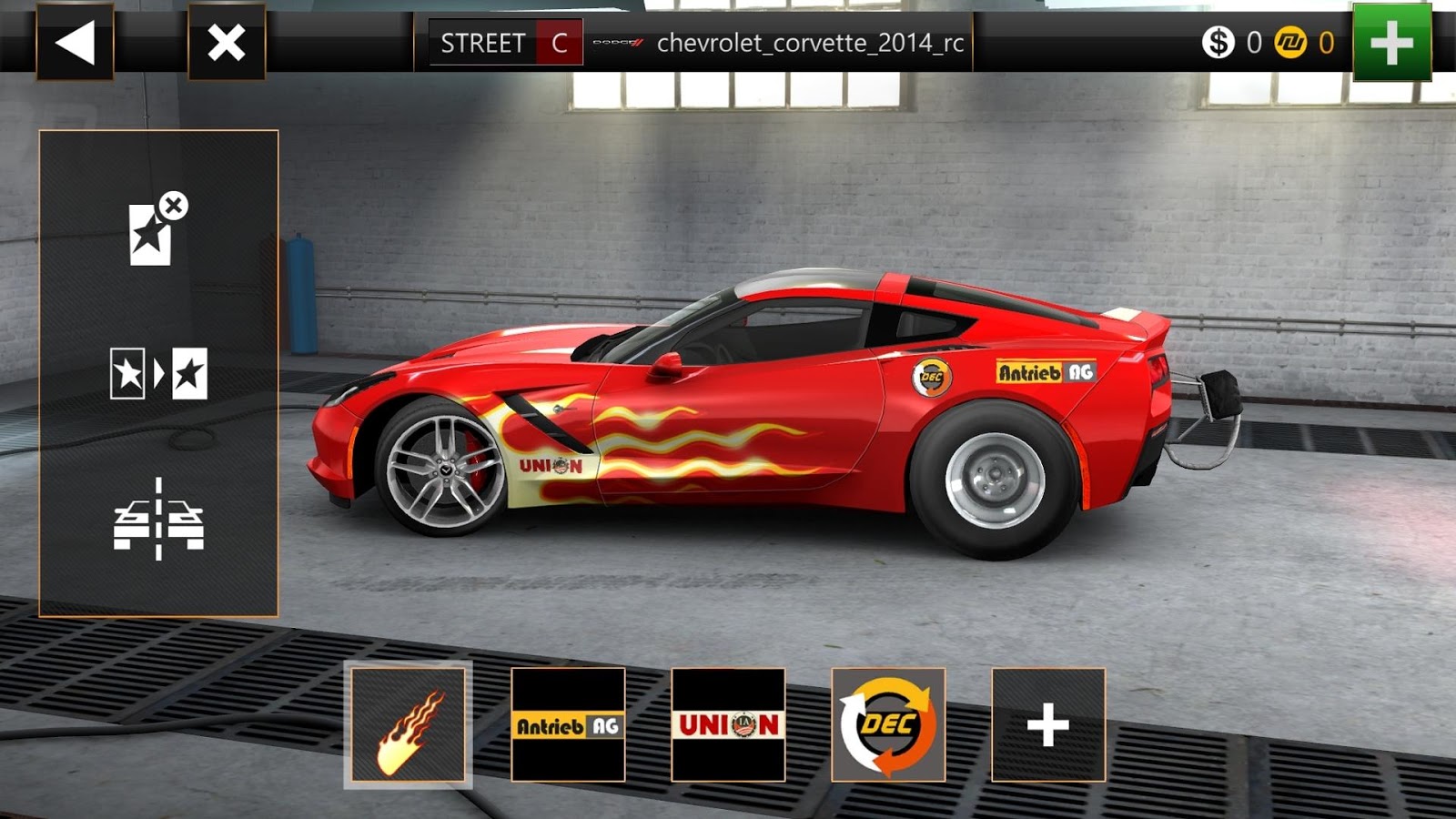Click the red C performance badge

pyautogui.click(x=557, y=40)
